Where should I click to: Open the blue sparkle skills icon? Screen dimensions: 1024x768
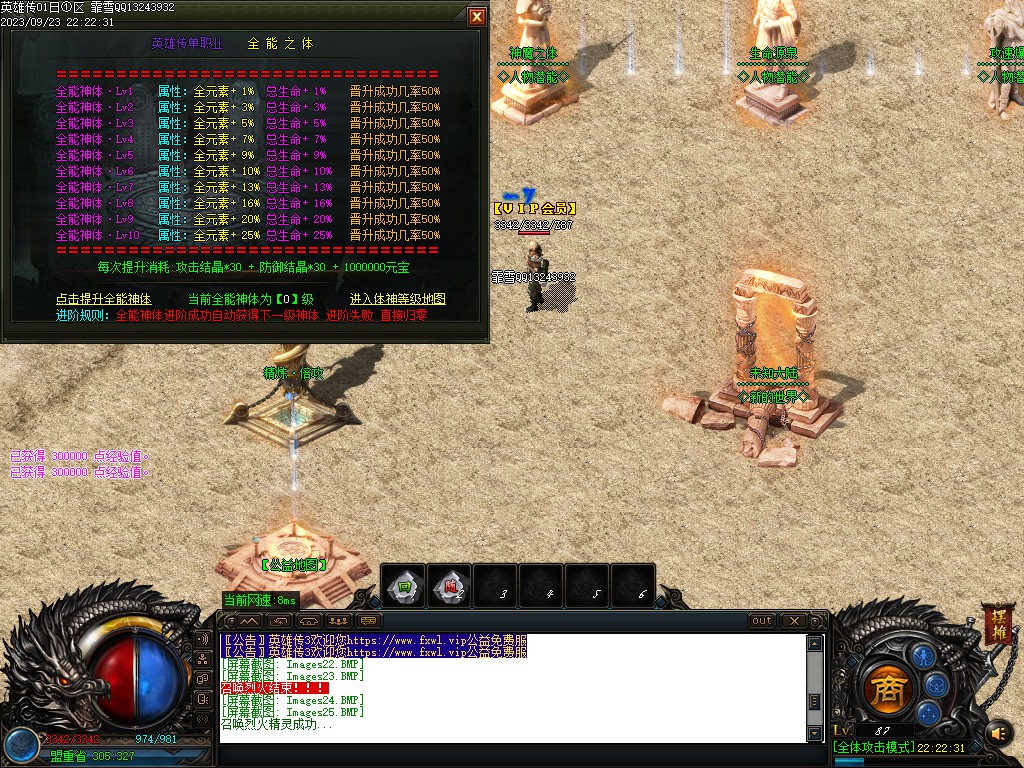pyautogui.click(x=928, y=713)
